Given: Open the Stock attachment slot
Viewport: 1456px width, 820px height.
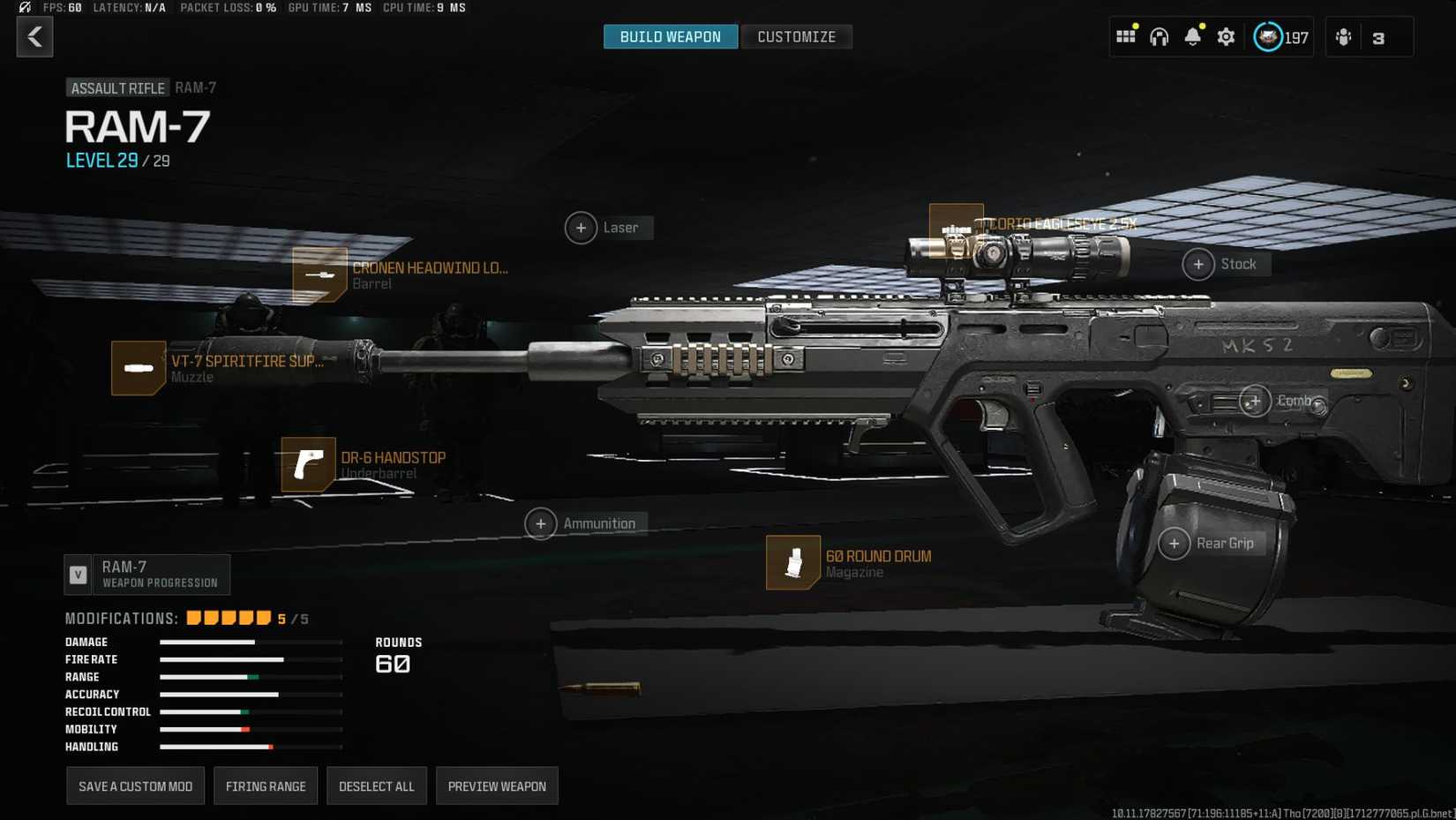Looking at the screenshot, I should 1199,264.
